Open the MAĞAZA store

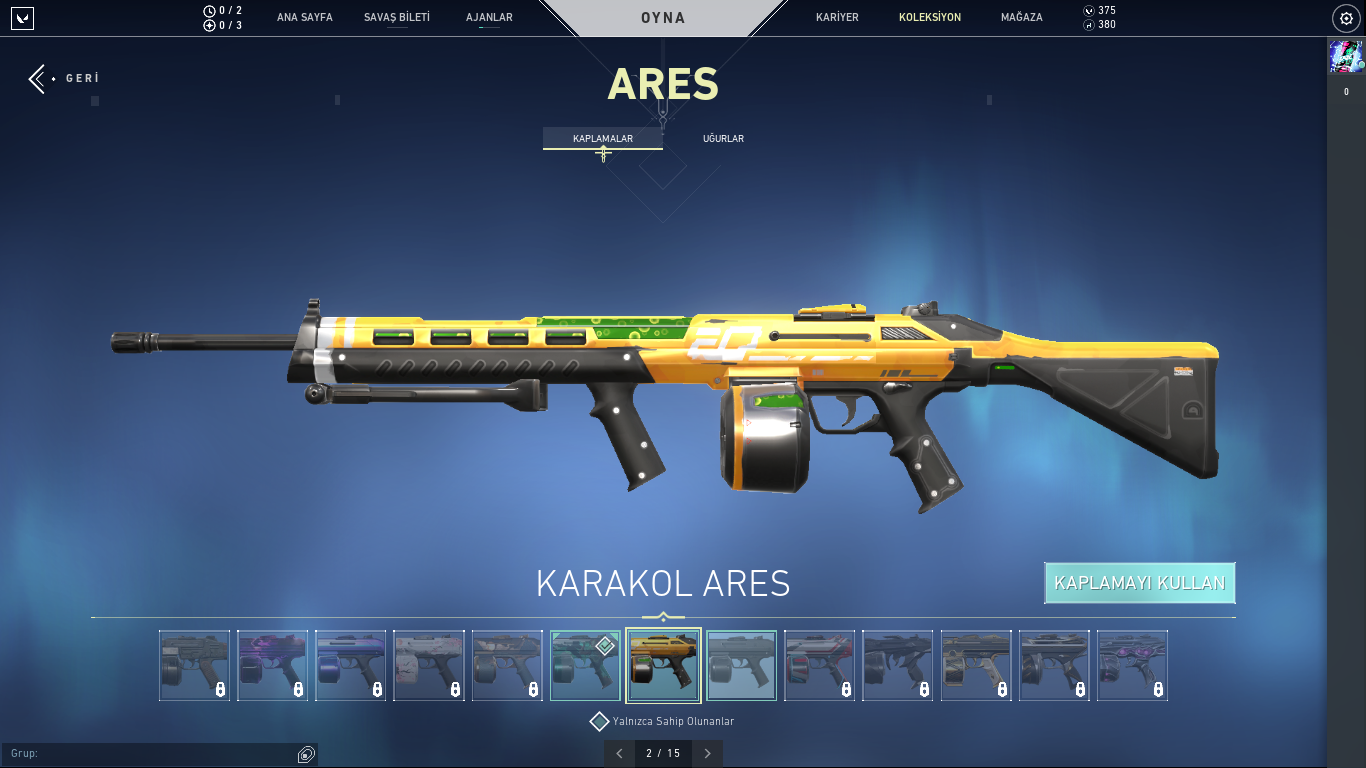pyautogui.click(x=1021, y=18)
